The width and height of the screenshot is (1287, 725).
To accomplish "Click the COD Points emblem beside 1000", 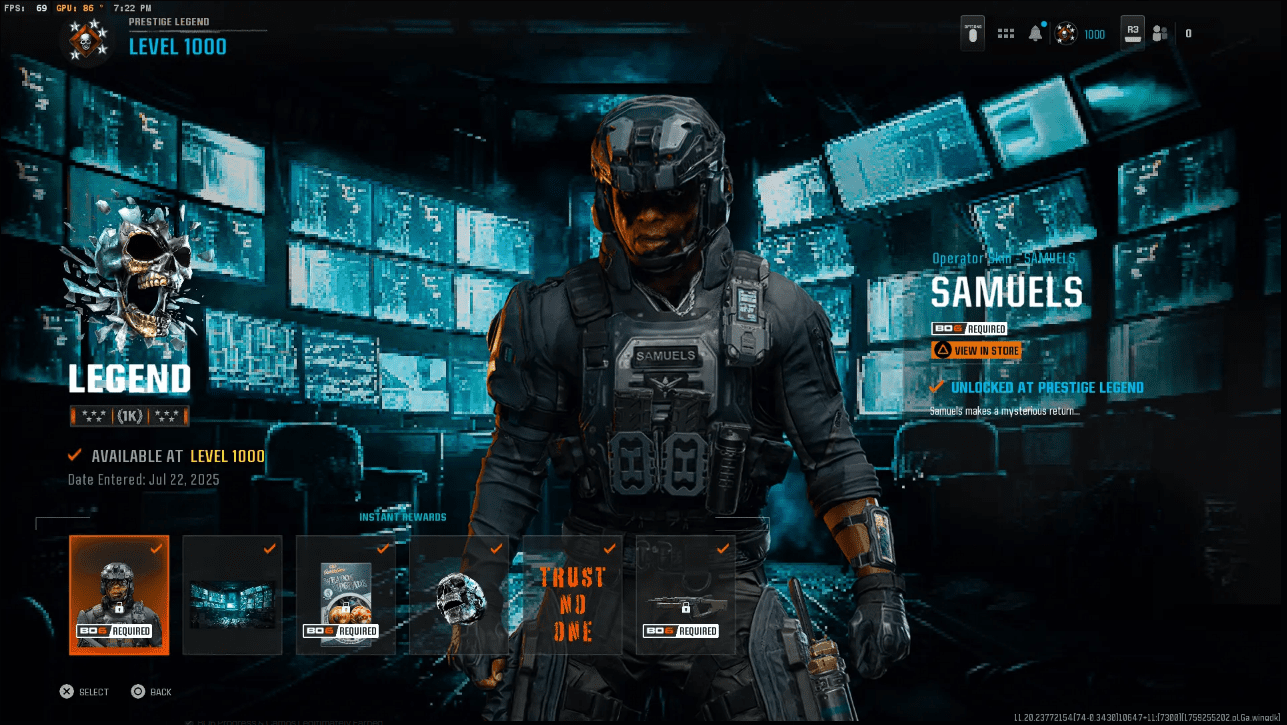I will coord(1067,33).
